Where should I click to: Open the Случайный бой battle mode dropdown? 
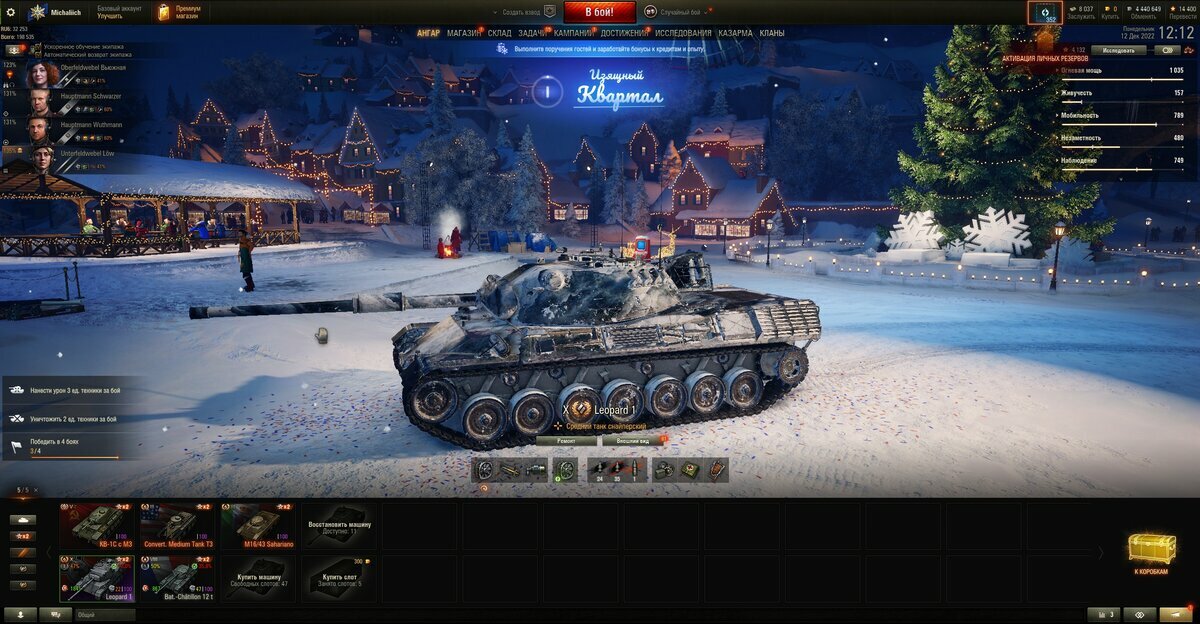tap(678, 12)
